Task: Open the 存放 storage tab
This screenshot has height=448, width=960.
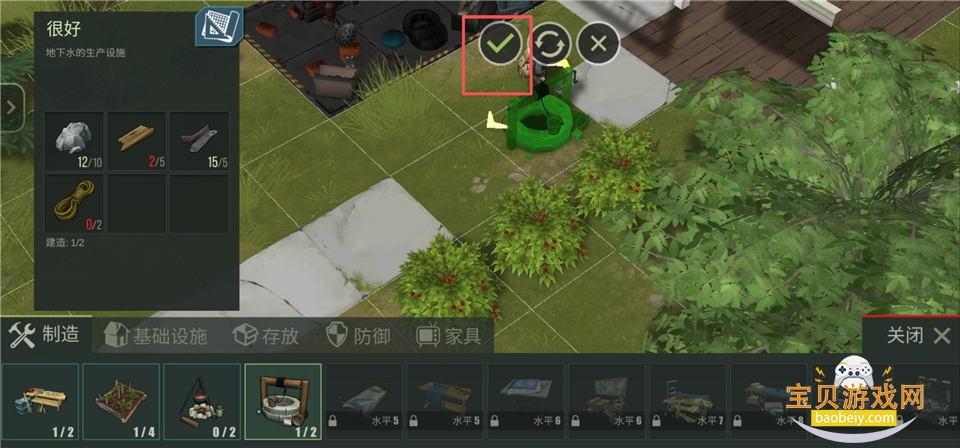Action: point(266,336)
